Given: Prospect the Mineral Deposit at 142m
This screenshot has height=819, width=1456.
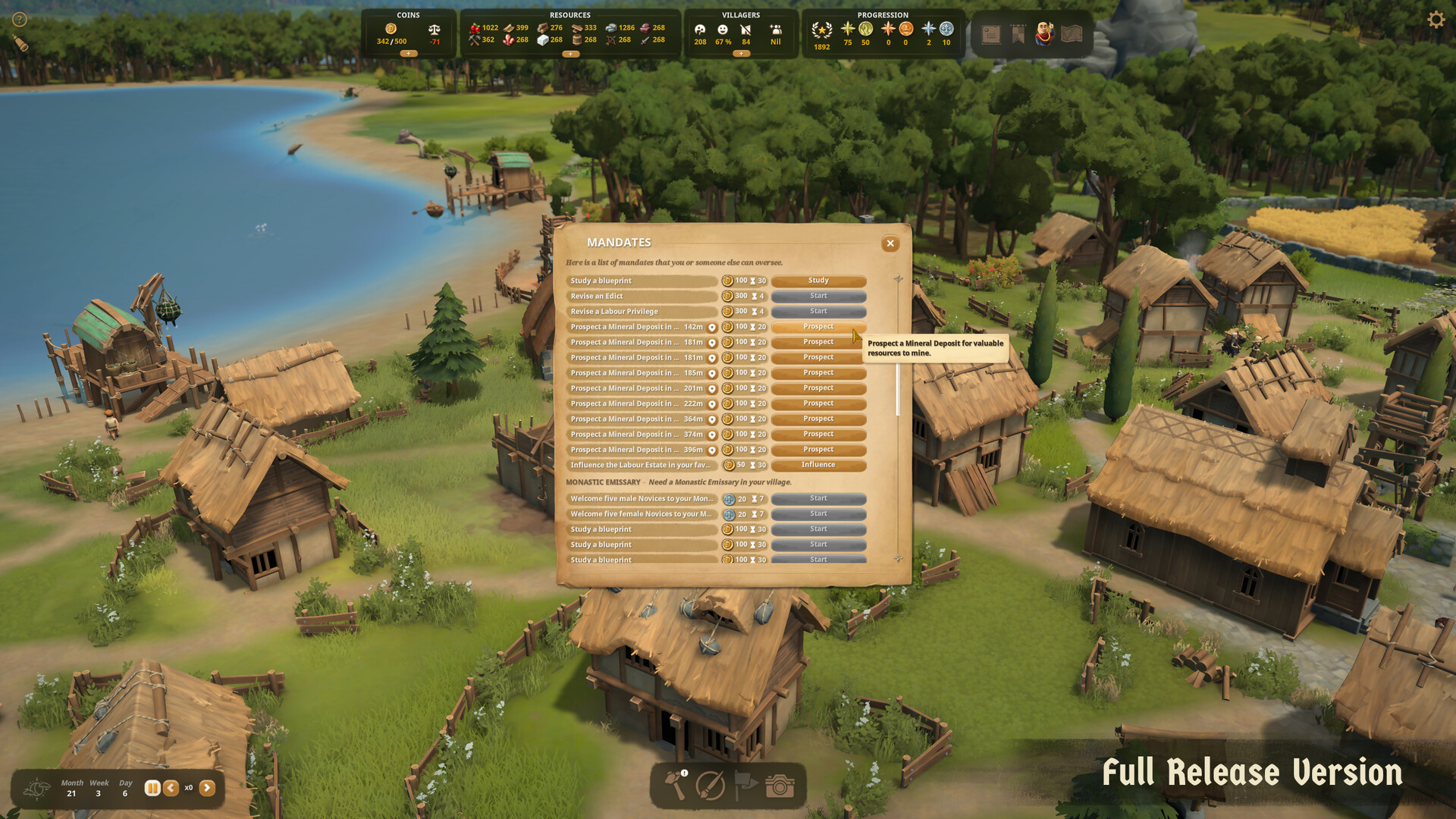Looking at the screenshot, I should (818, 326).
